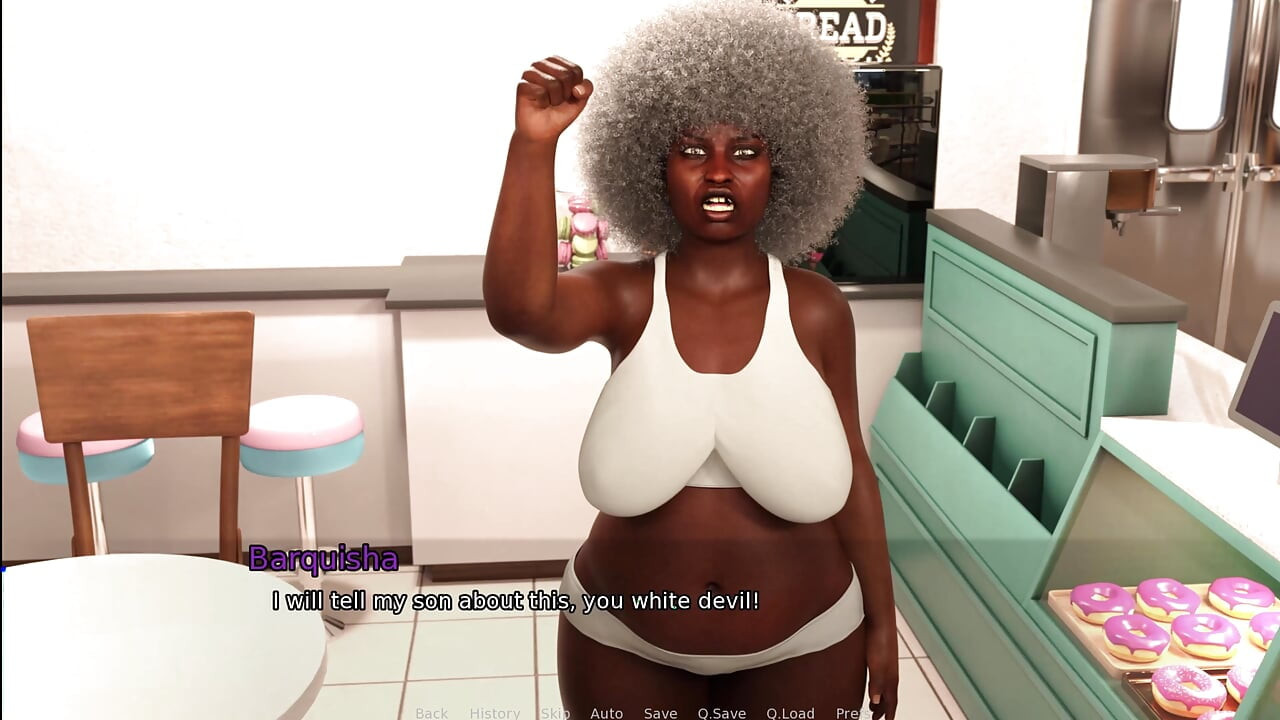This screenshot has width=1280, height=720.
Task: Click the quick menu bar at the bottom
Action: coord(640,713)
